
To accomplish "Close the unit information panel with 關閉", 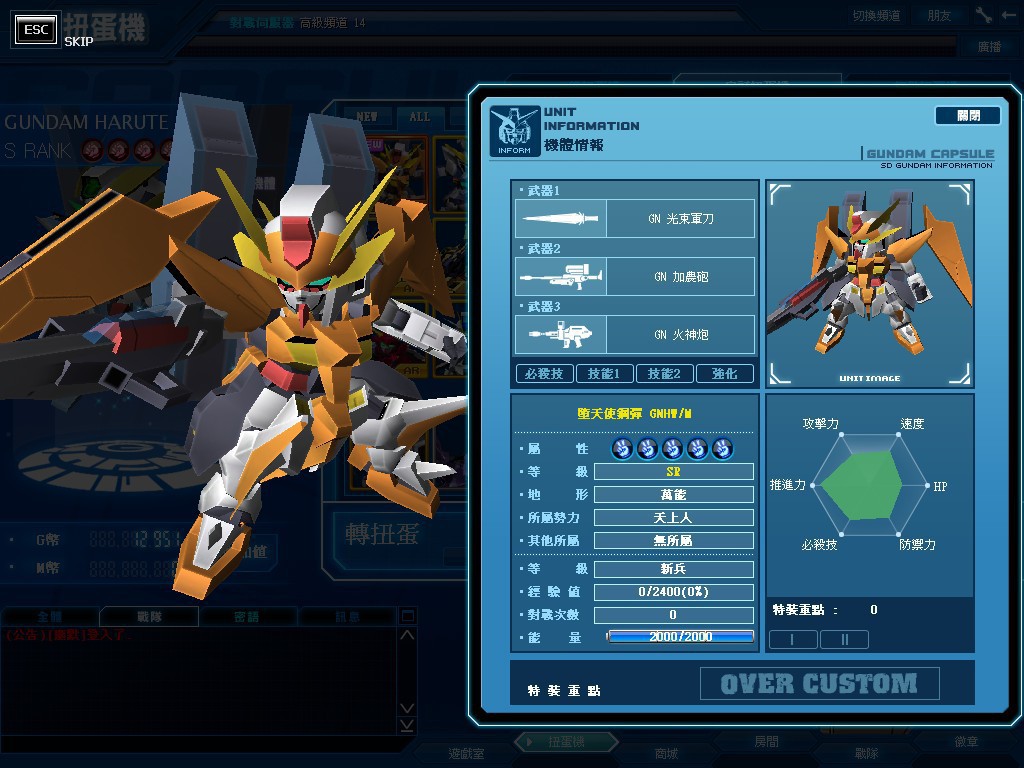I will tap(967, 116).
